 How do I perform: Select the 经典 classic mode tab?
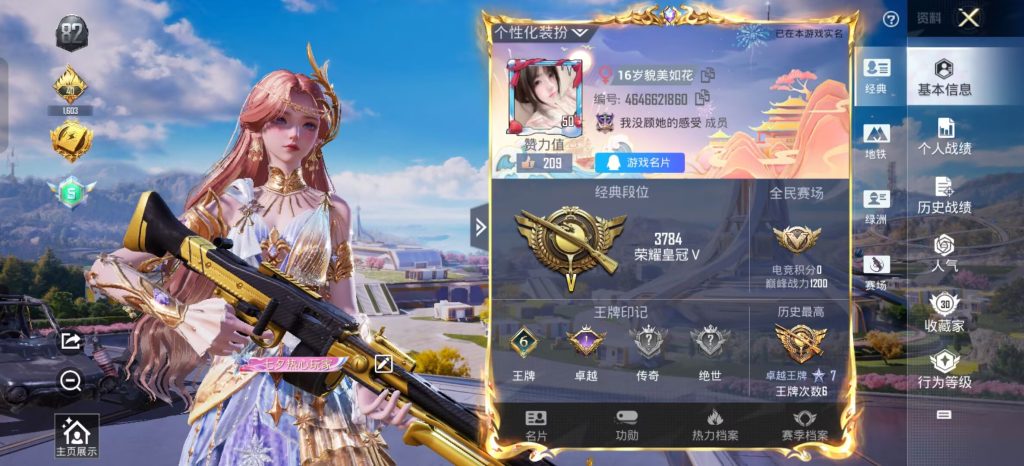[x=876, y=76]
